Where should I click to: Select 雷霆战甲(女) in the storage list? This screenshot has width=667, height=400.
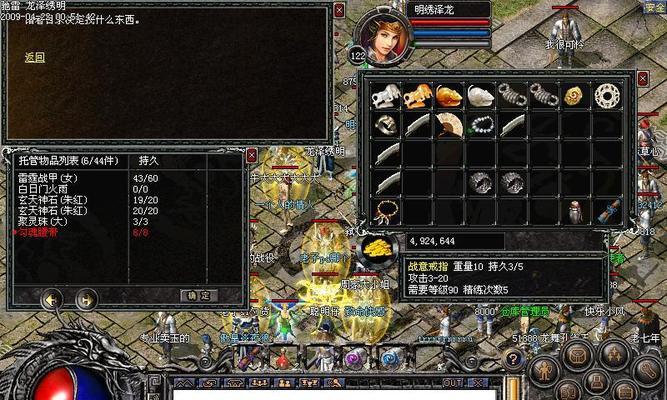pyautogui.click(x=47, y=178)
